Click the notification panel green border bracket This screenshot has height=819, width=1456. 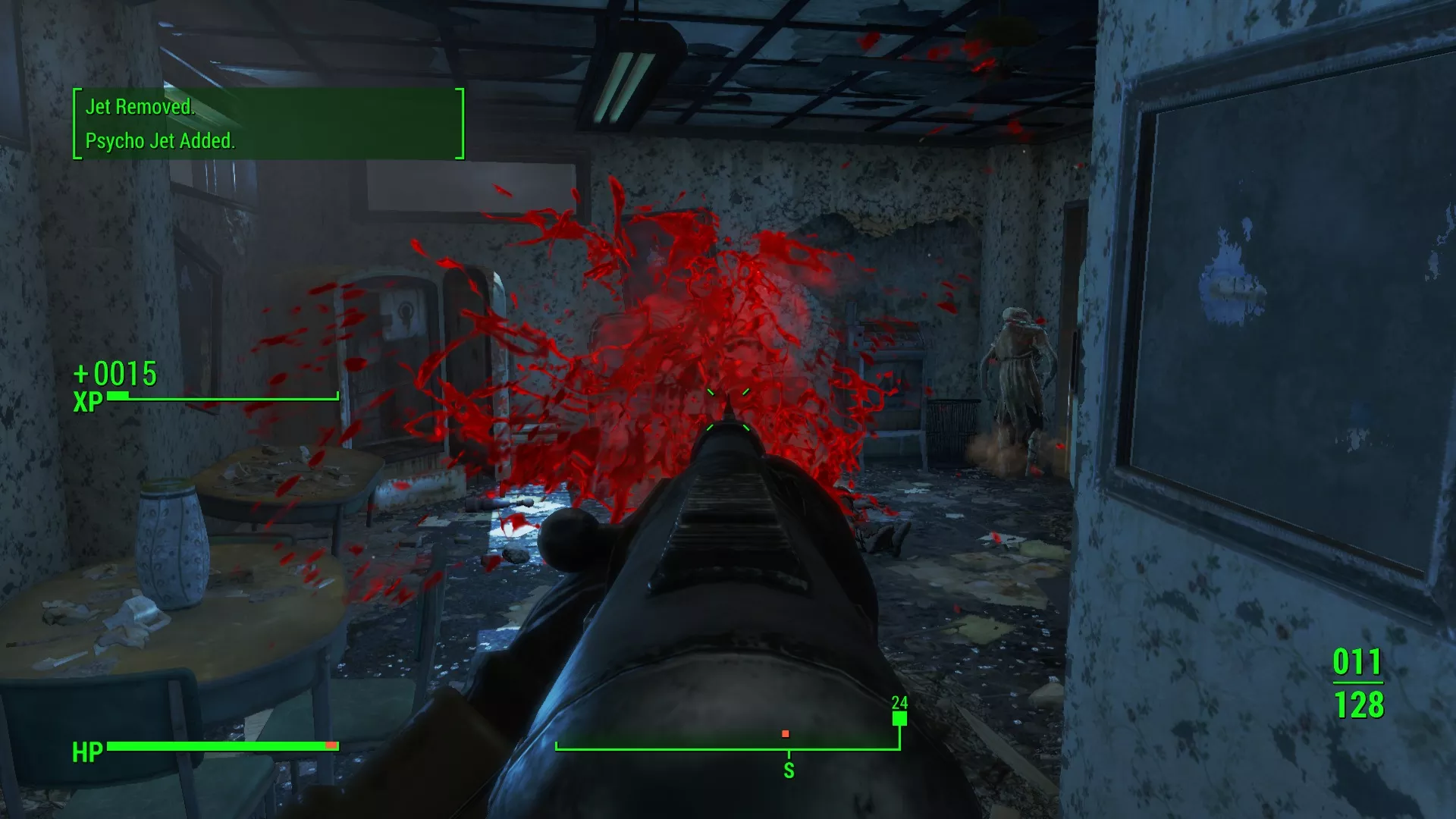click(75, 124)
